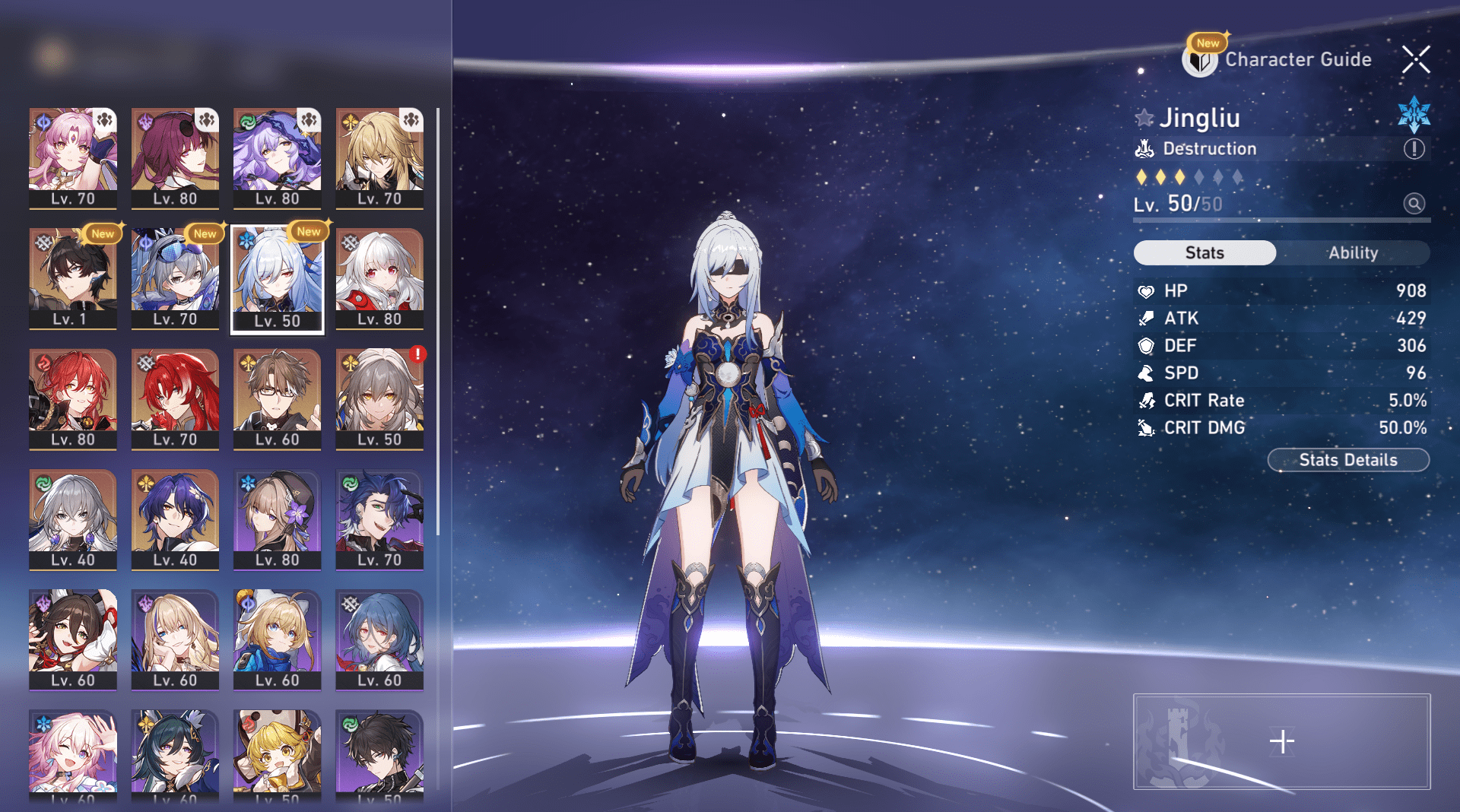Select the highlighted Jingliu thumbnail
Screen dimensions: 1460x812
[x=278, y=274]
